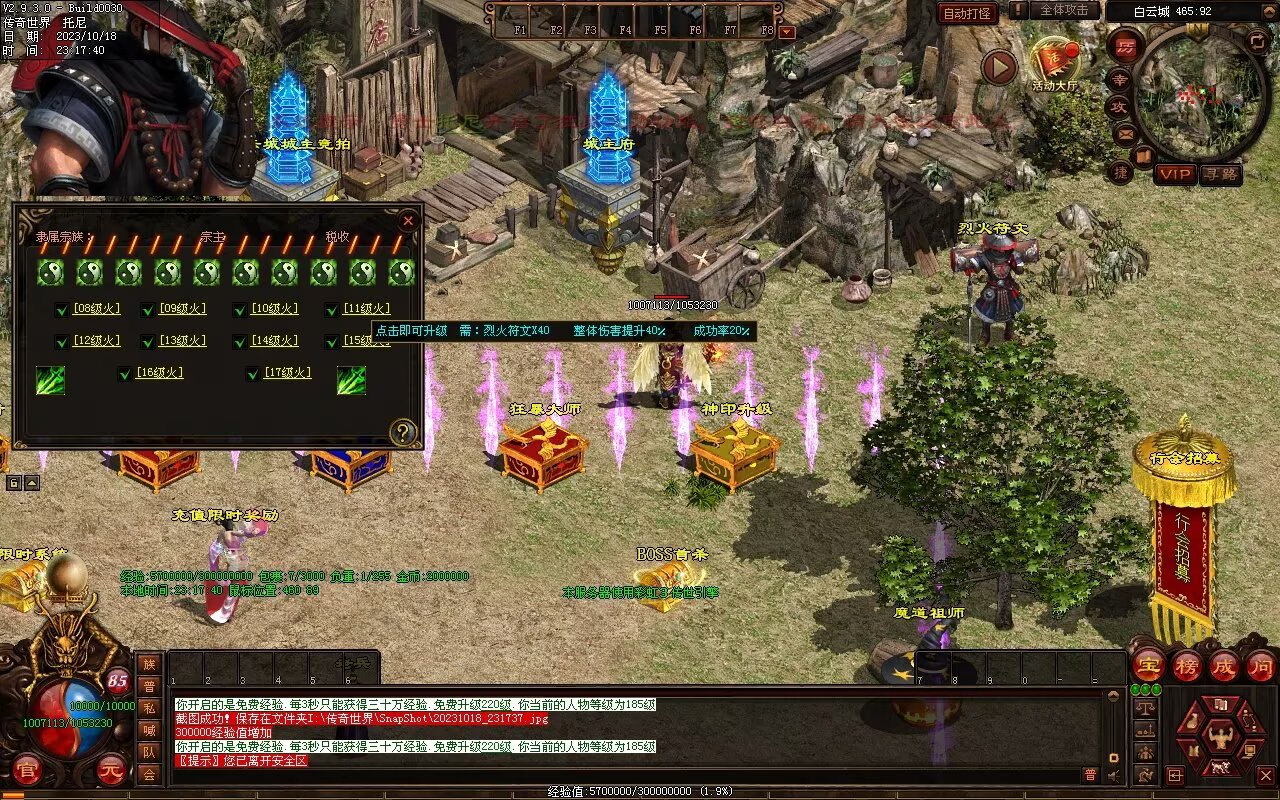Toggle the checkbox beside 10级火
Viewport: 1280px width, 800px height.
coord(240,310)
